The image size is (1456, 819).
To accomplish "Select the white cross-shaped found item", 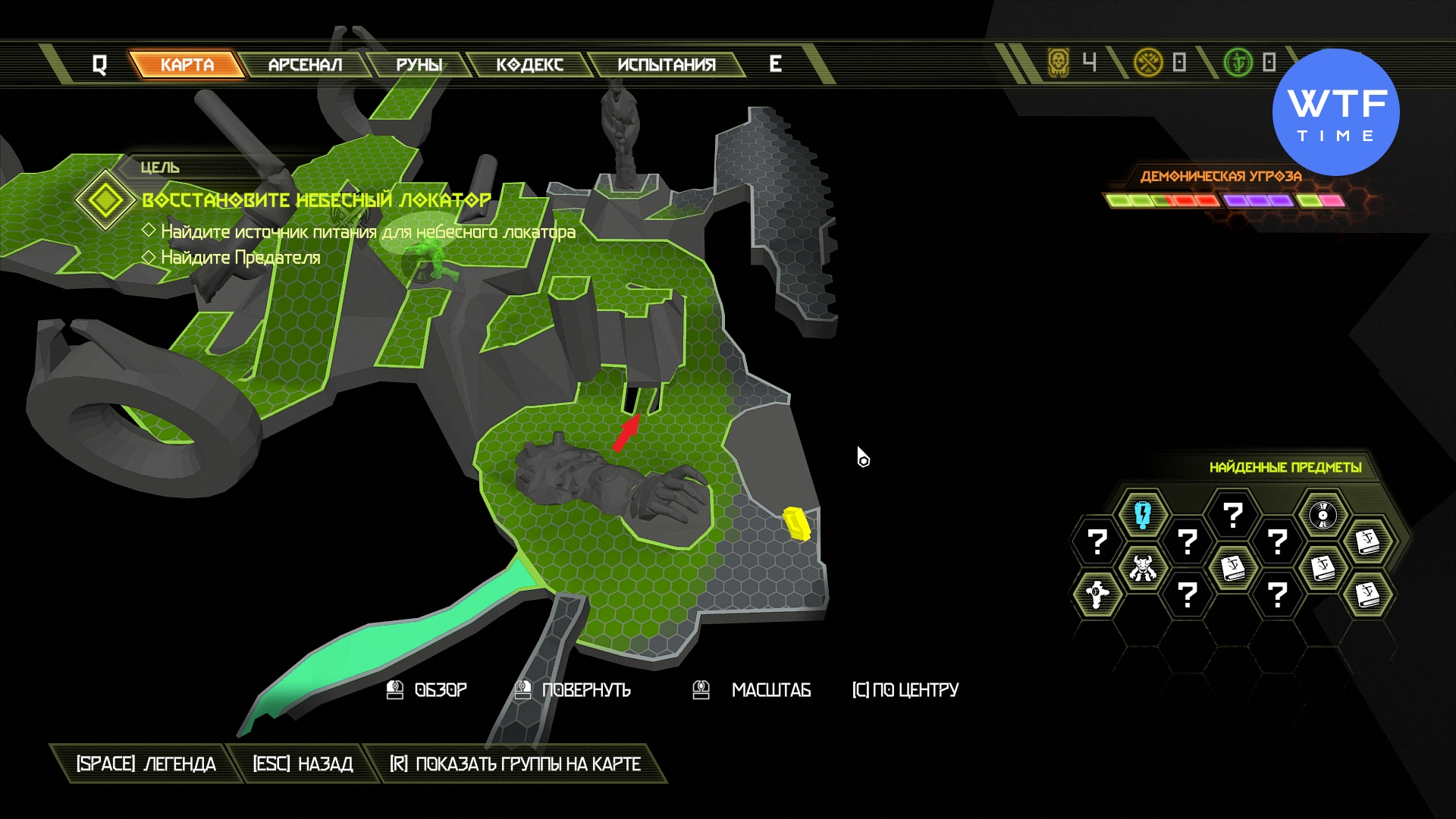I will coord(1097,594).
